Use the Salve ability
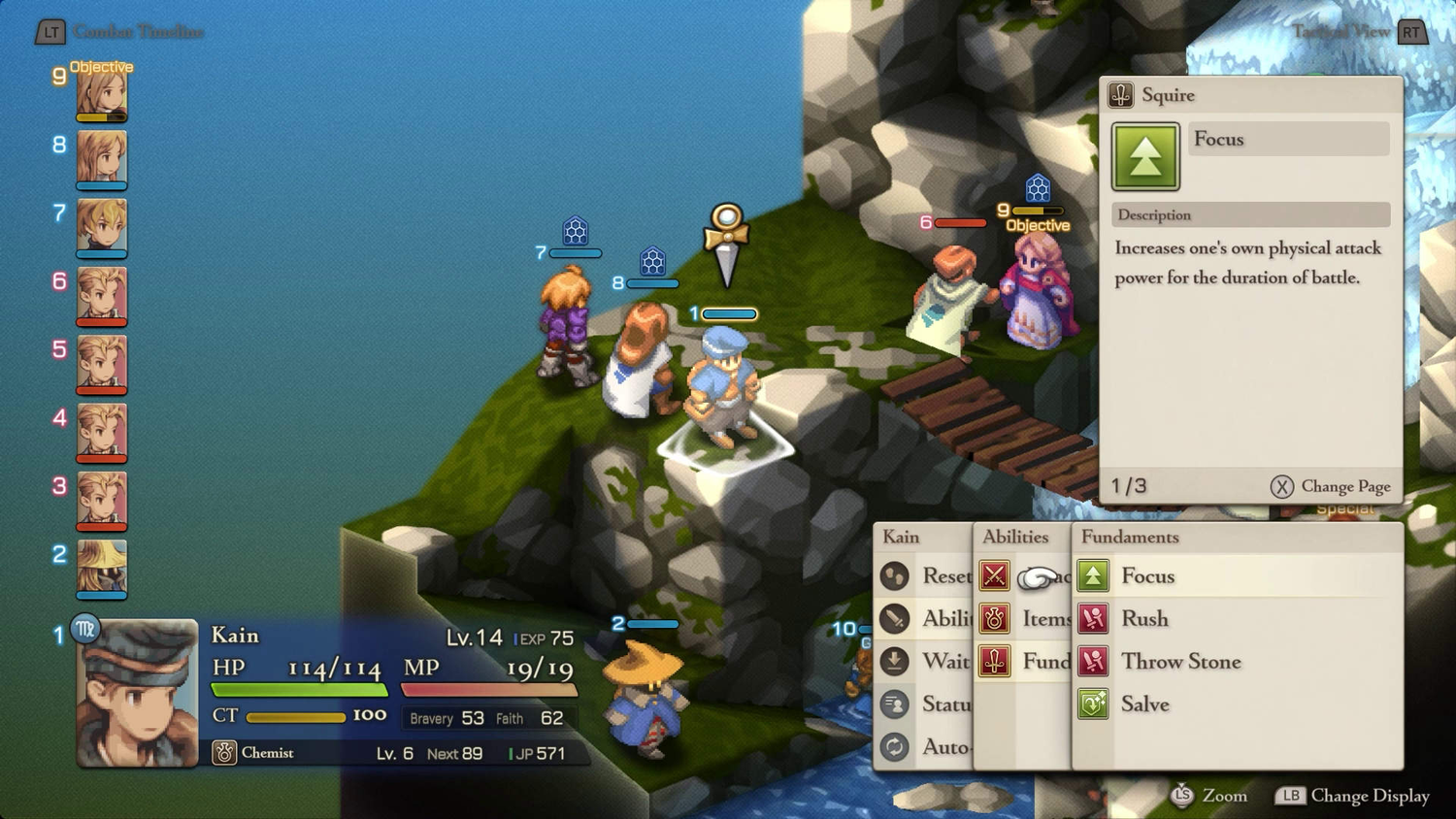This screenshot has width=1456, height=819. click(x=1144, y=704)
